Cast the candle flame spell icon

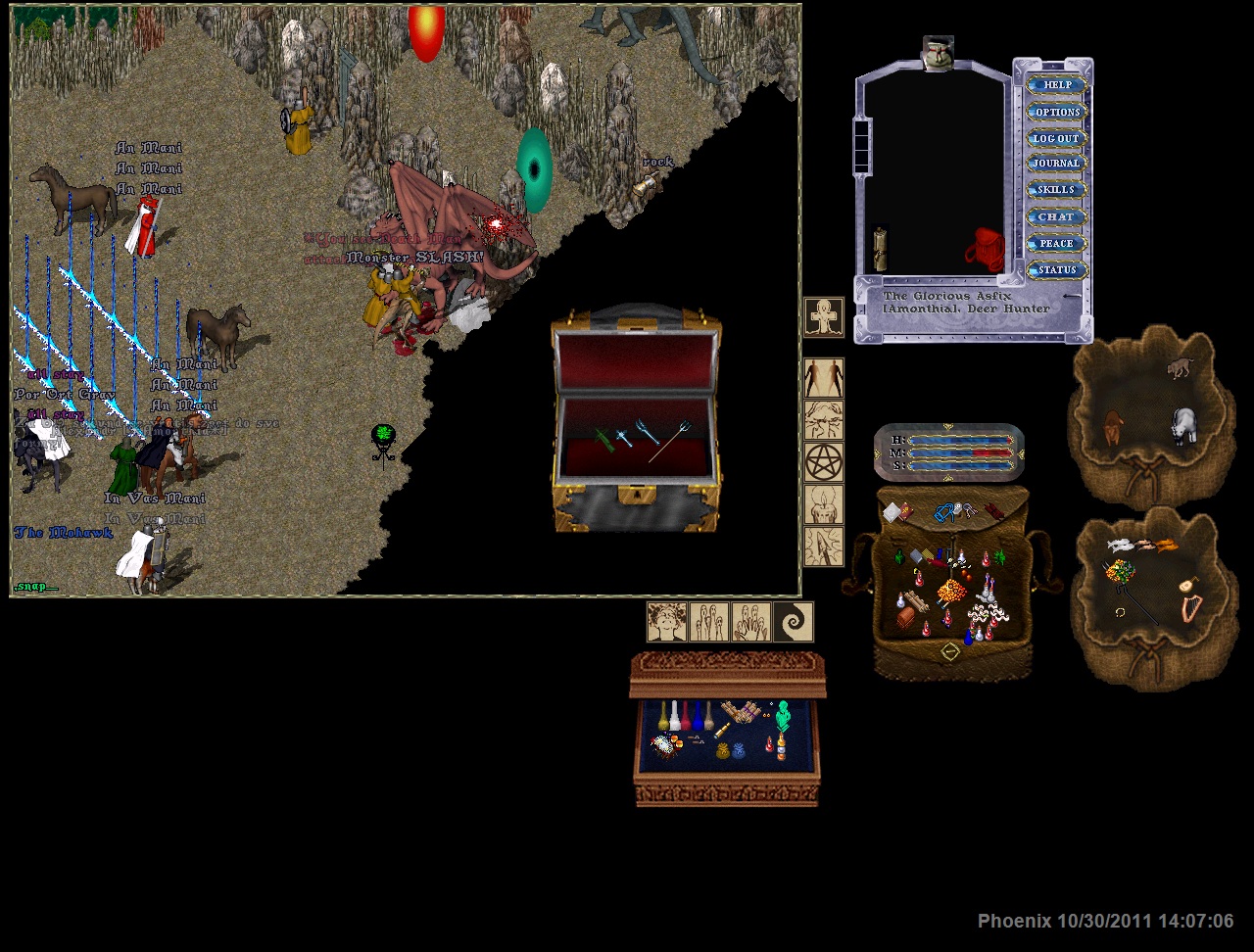pos(823,504)
